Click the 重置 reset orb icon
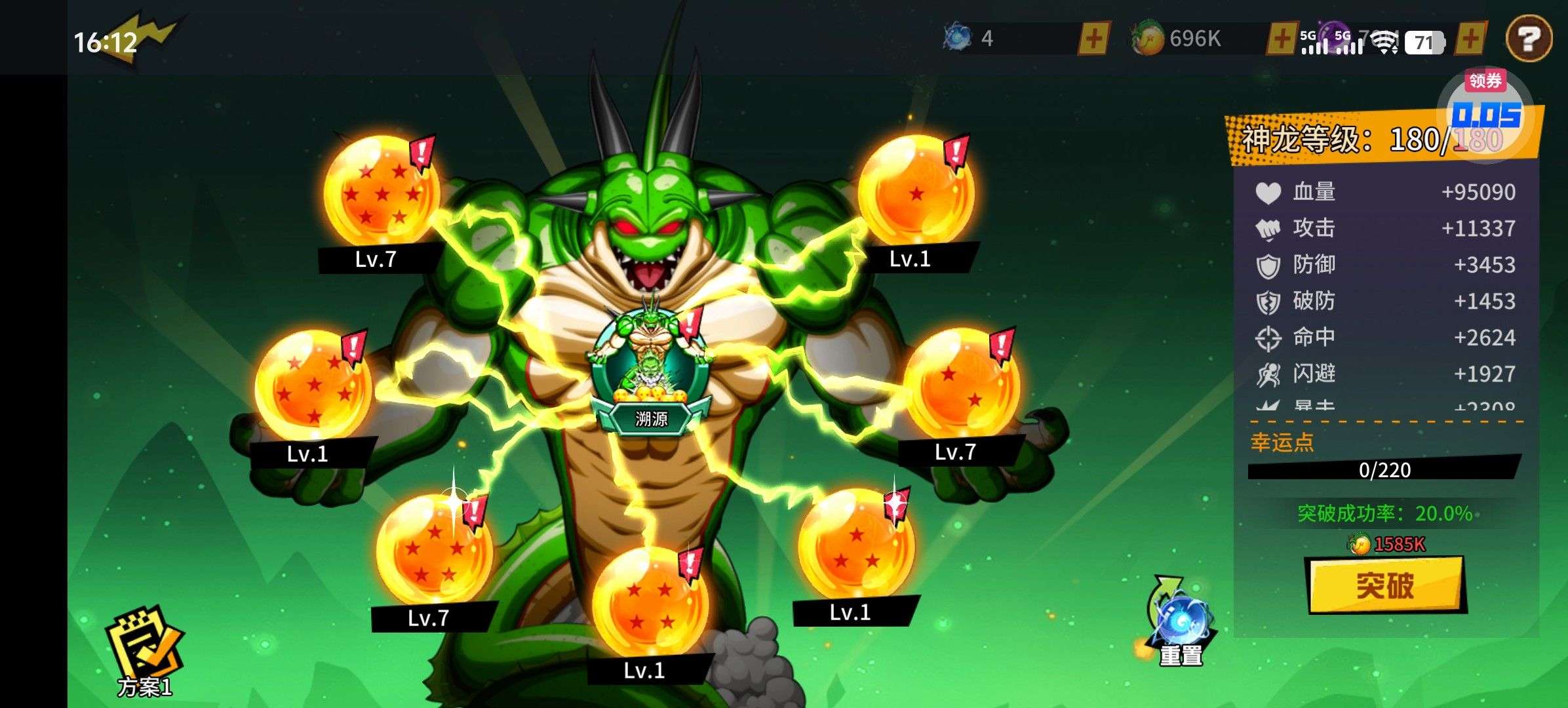1568x708 pixels. (x=1181, y=619)
